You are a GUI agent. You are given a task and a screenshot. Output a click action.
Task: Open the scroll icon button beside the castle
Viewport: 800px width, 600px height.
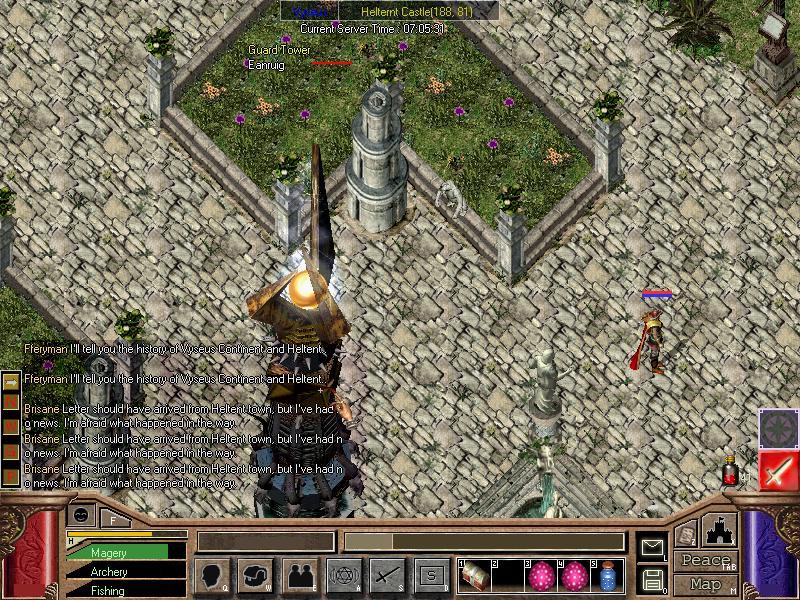(x=686, y=535)
